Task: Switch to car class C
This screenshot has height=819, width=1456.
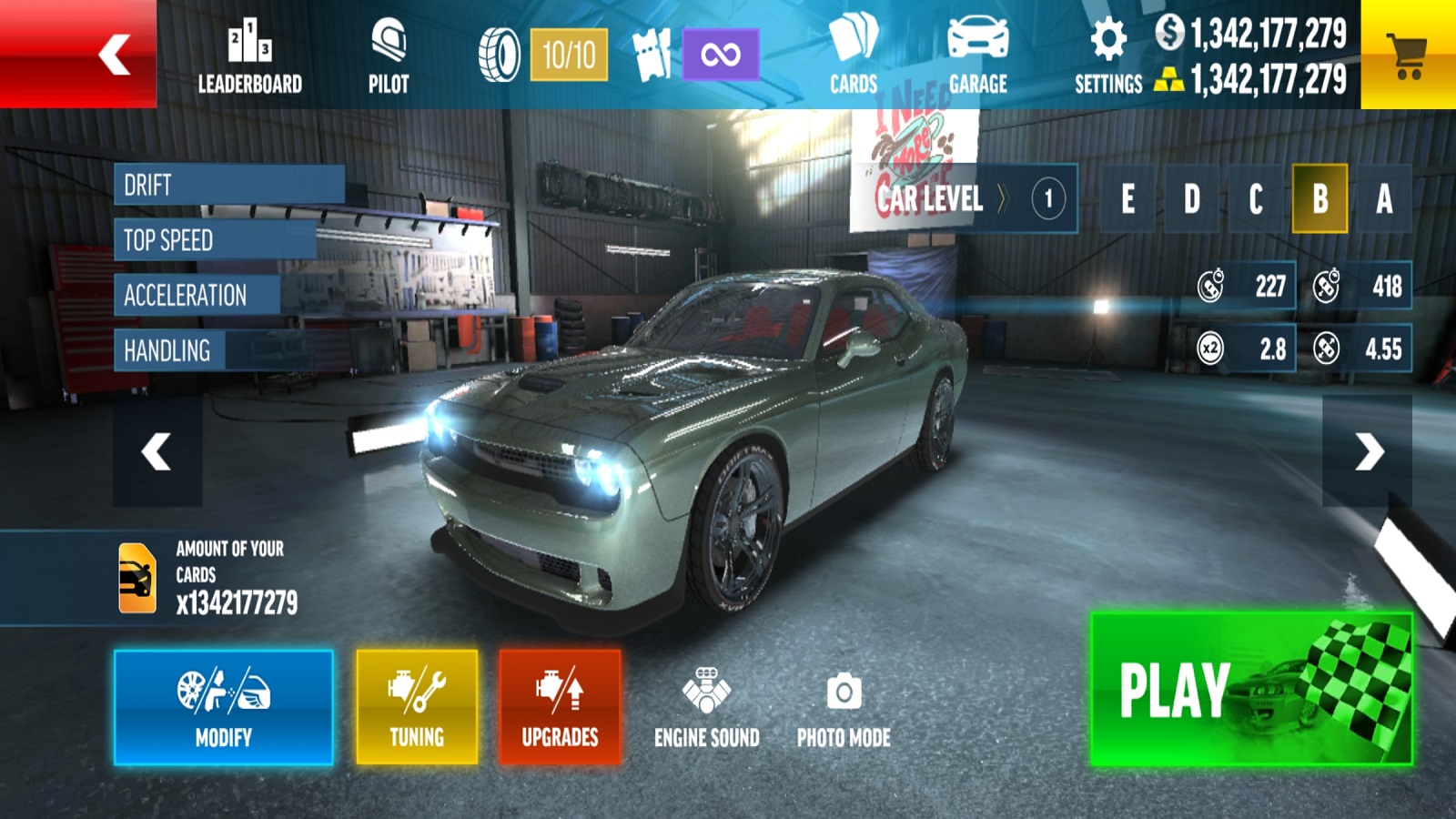Action: coord(1256,198)
